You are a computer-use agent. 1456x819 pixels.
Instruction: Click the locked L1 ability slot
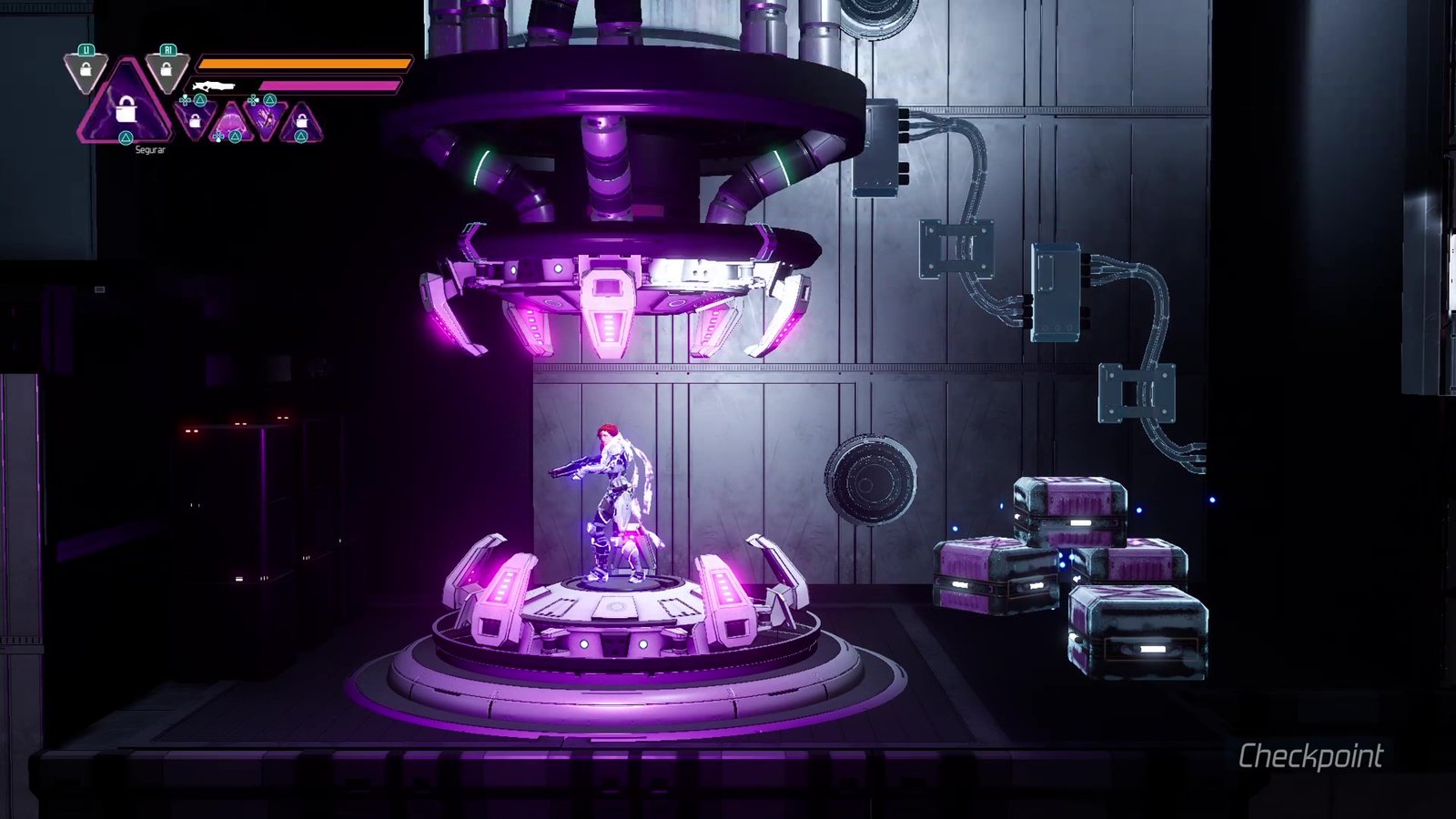pos(86,70)
